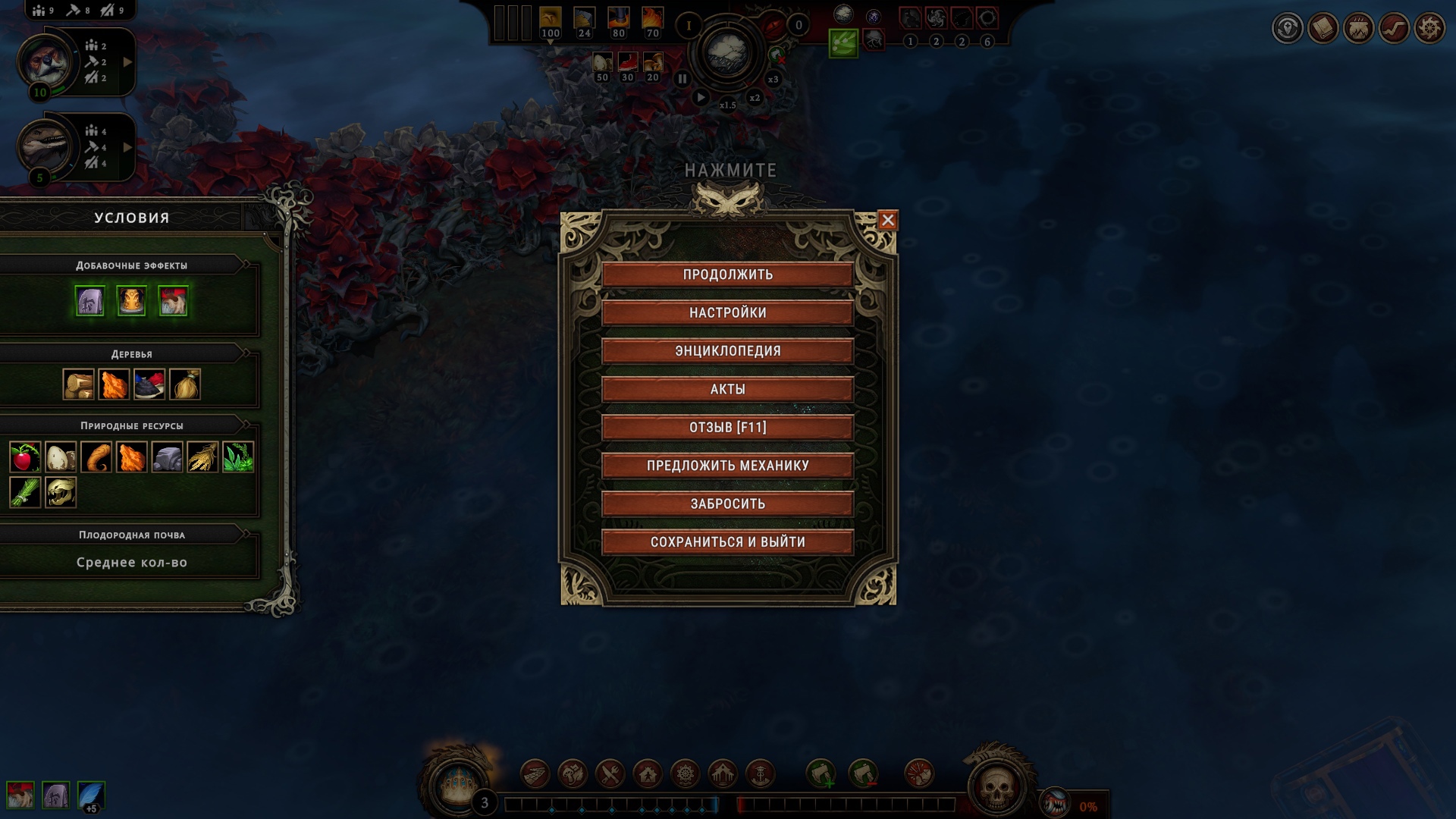
Task: Close the pause menu with X
Action: pos(888,220)
